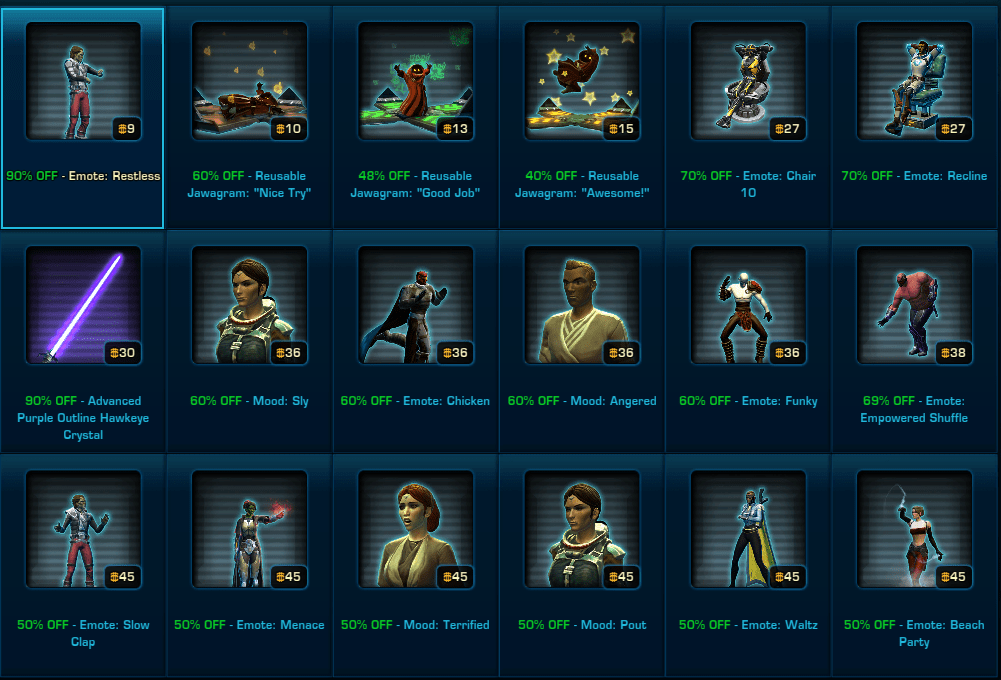Choose the Emote: Waltz item
Image resolution: width=1001 pixels, height=680 pixels.
(x=748, y=530)
